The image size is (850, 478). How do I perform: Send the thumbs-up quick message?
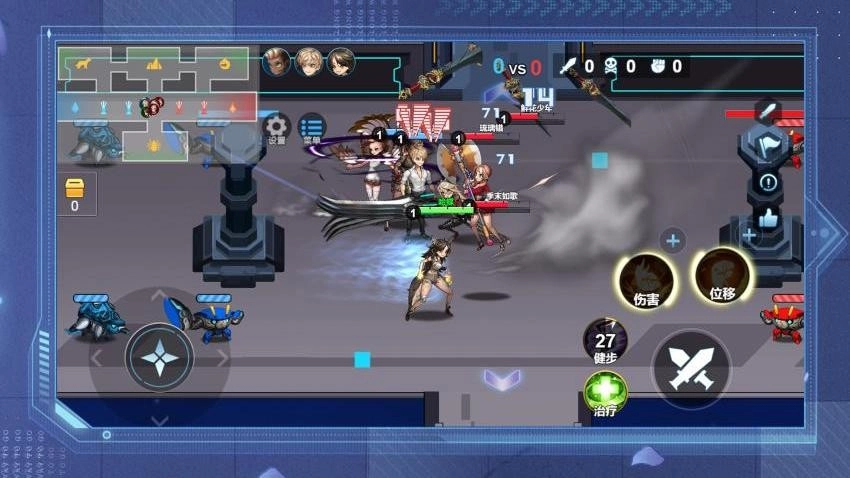[768, 217]
